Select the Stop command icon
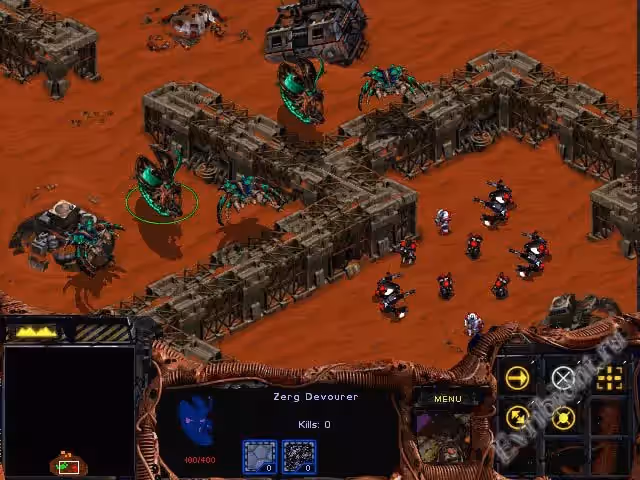This screenshot has width=640, height=480. click(x=563, y=377)
